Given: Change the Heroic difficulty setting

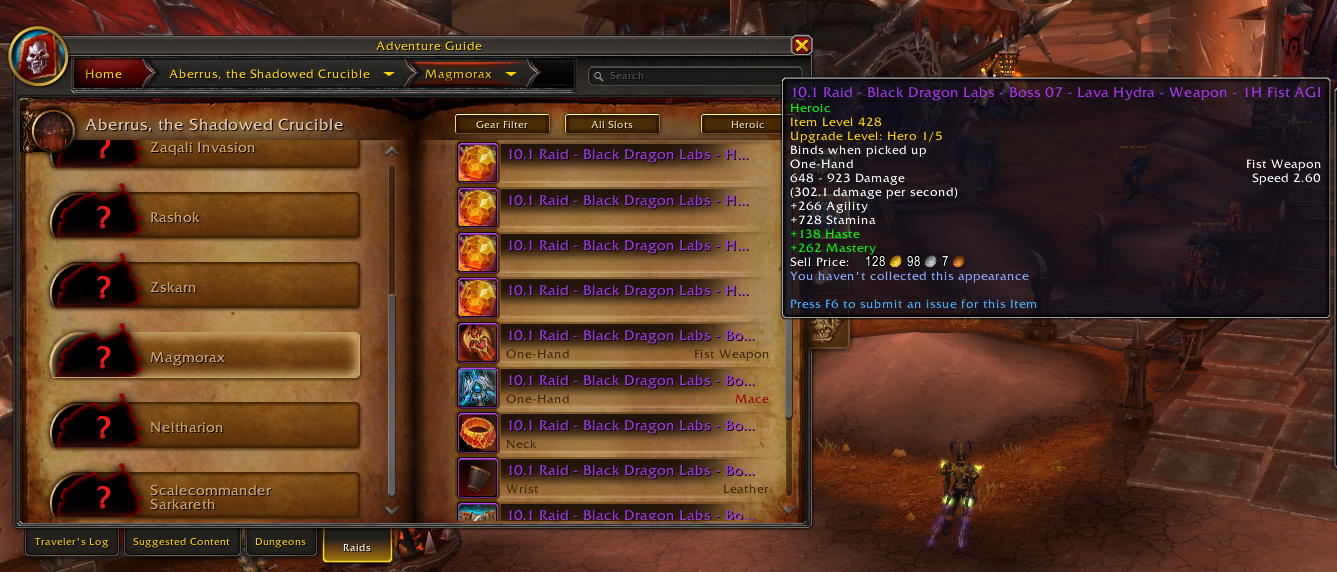Looking at the screenshot, I should pos(747,124).
